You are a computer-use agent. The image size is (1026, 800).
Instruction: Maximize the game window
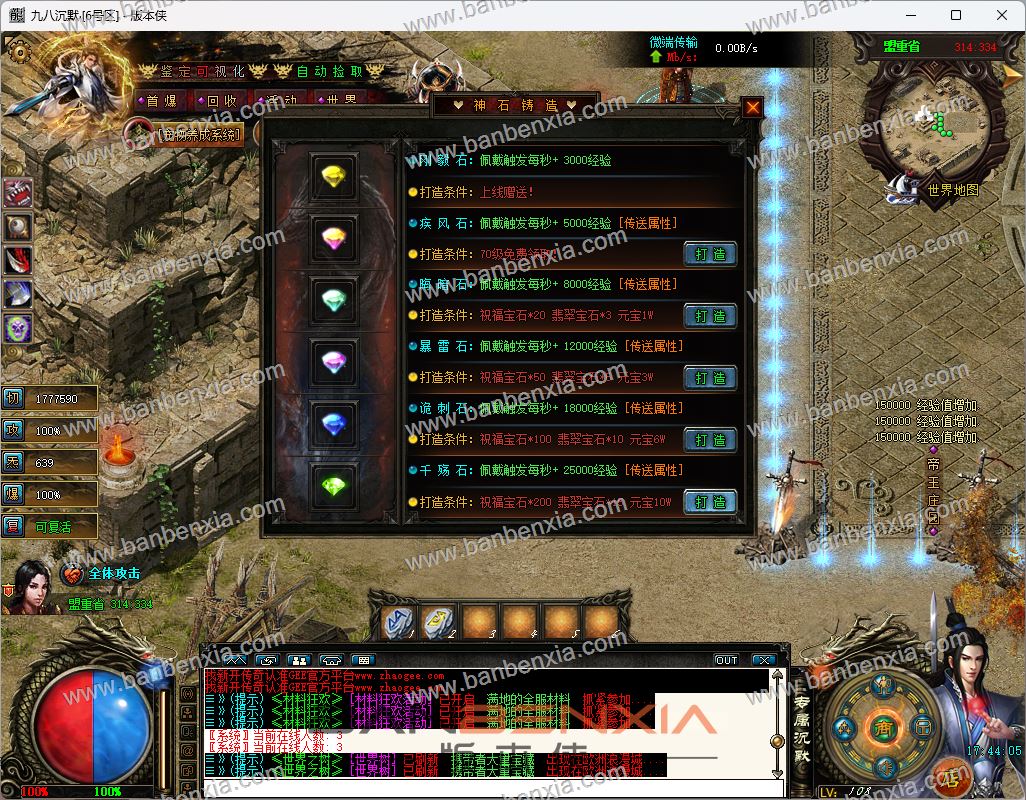point(956,15)
